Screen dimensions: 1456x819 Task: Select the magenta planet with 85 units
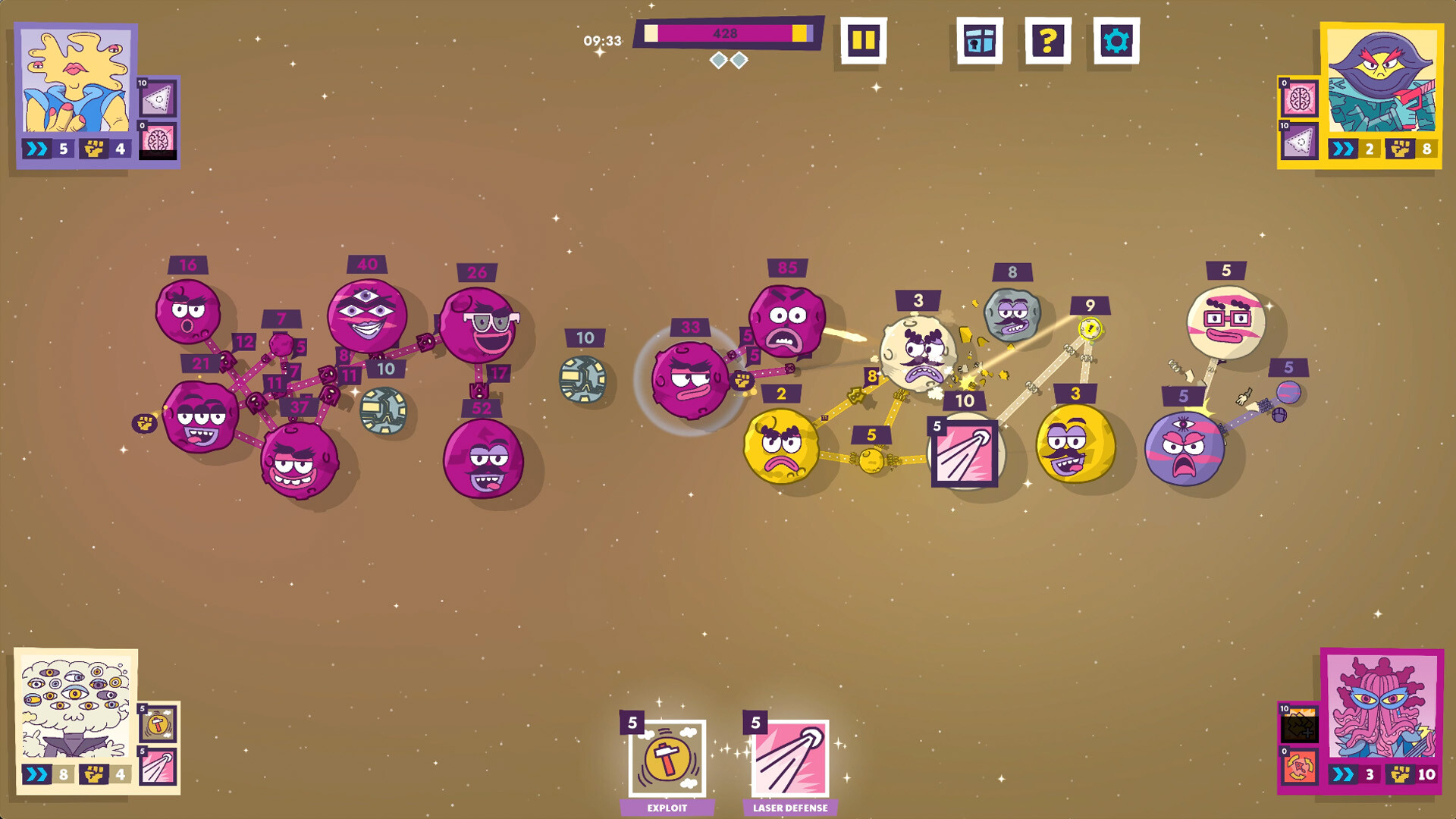[786, 321]
